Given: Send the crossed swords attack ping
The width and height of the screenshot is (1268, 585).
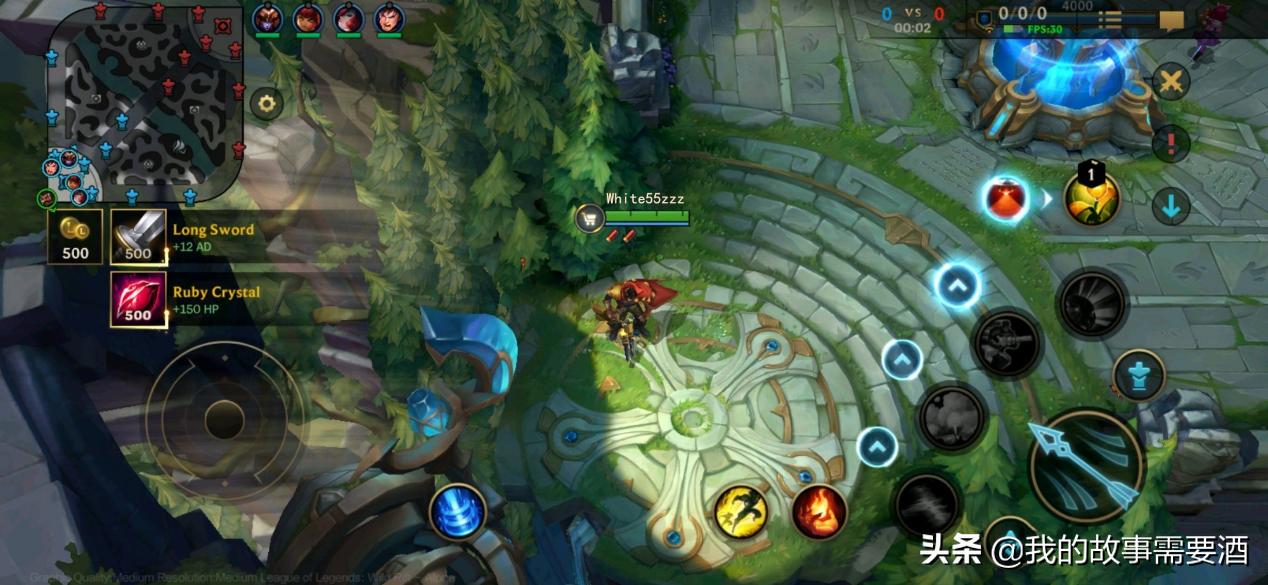Looking at the screenshot, I should pyautogui.click(x=1171, y=82).
